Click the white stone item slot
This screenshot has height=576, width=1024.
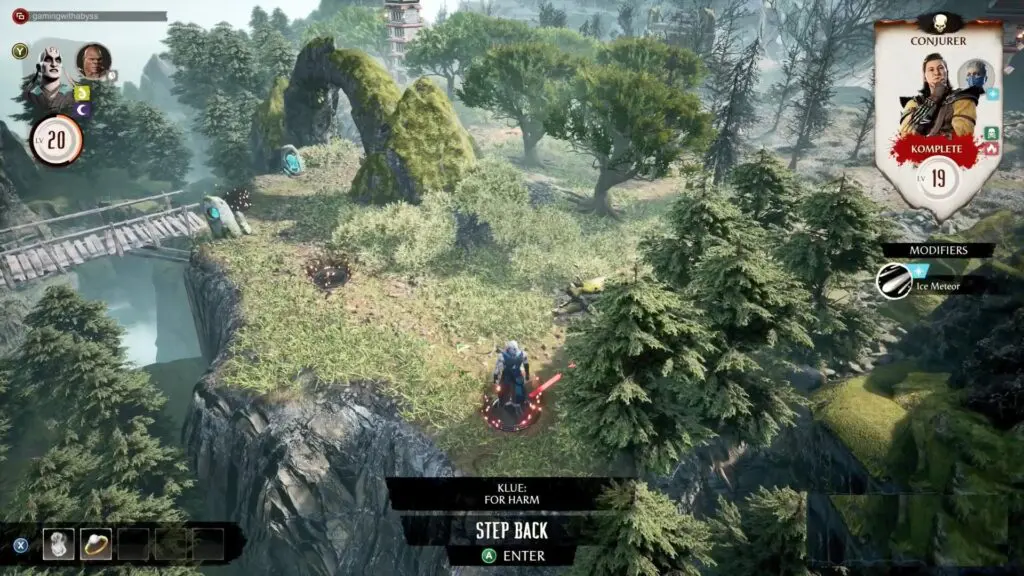pos(58,543)
